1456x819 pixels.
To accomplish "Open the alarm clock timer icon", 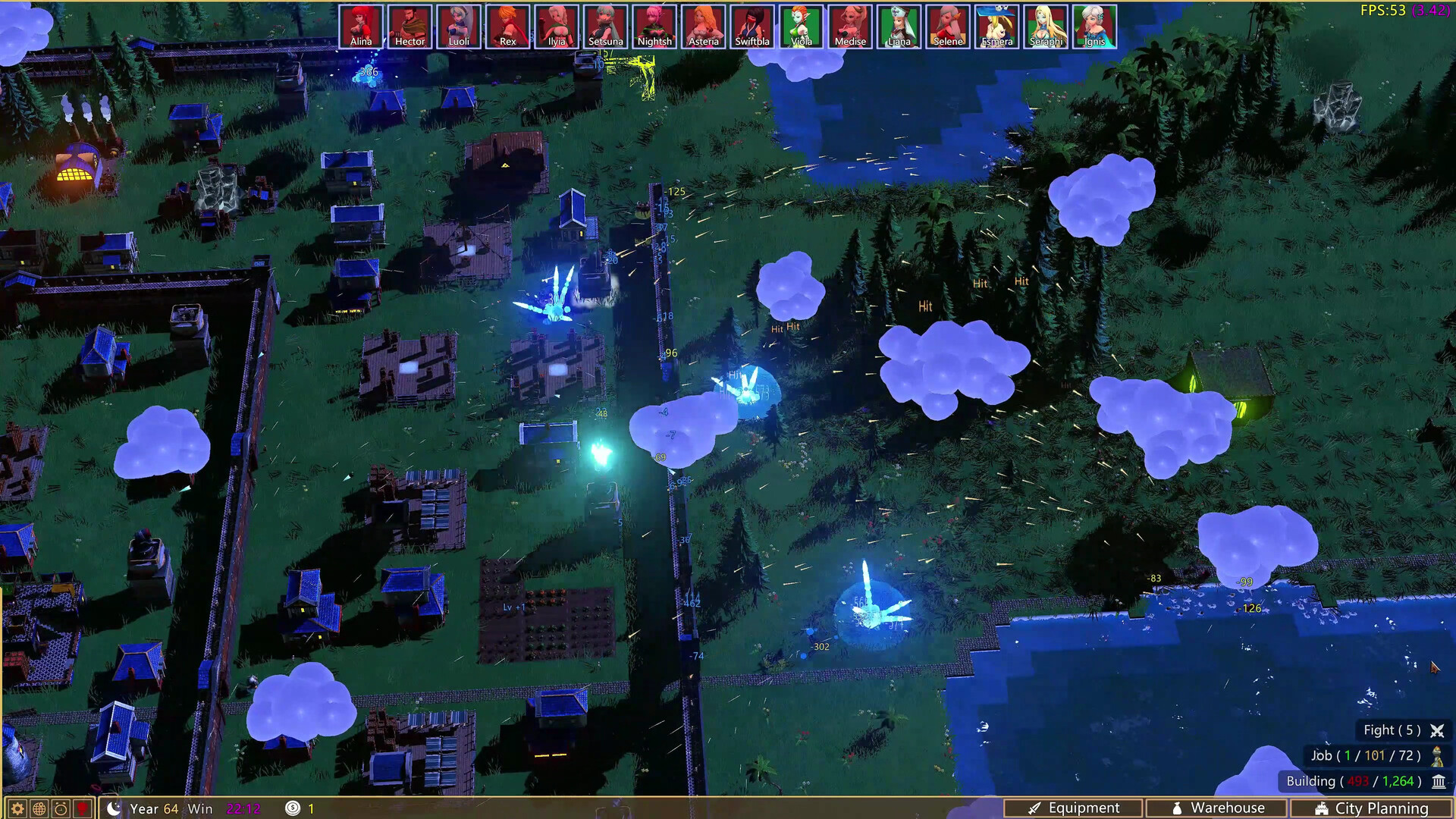I will 60,808.
